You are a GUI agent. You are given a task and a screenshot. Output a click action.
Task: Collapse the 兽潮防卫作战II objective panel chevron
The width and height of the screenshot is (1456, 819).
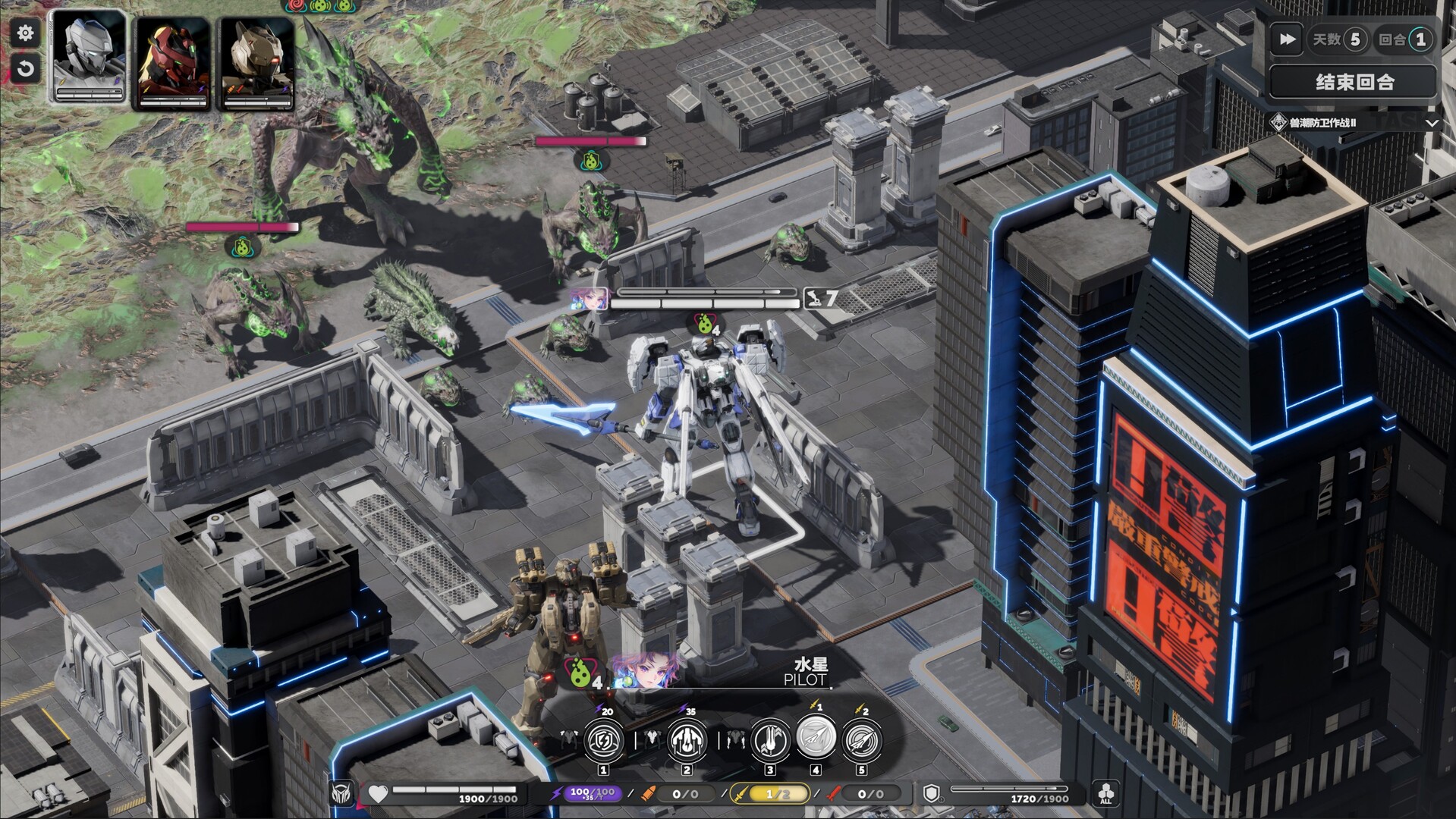(1432, 124)
